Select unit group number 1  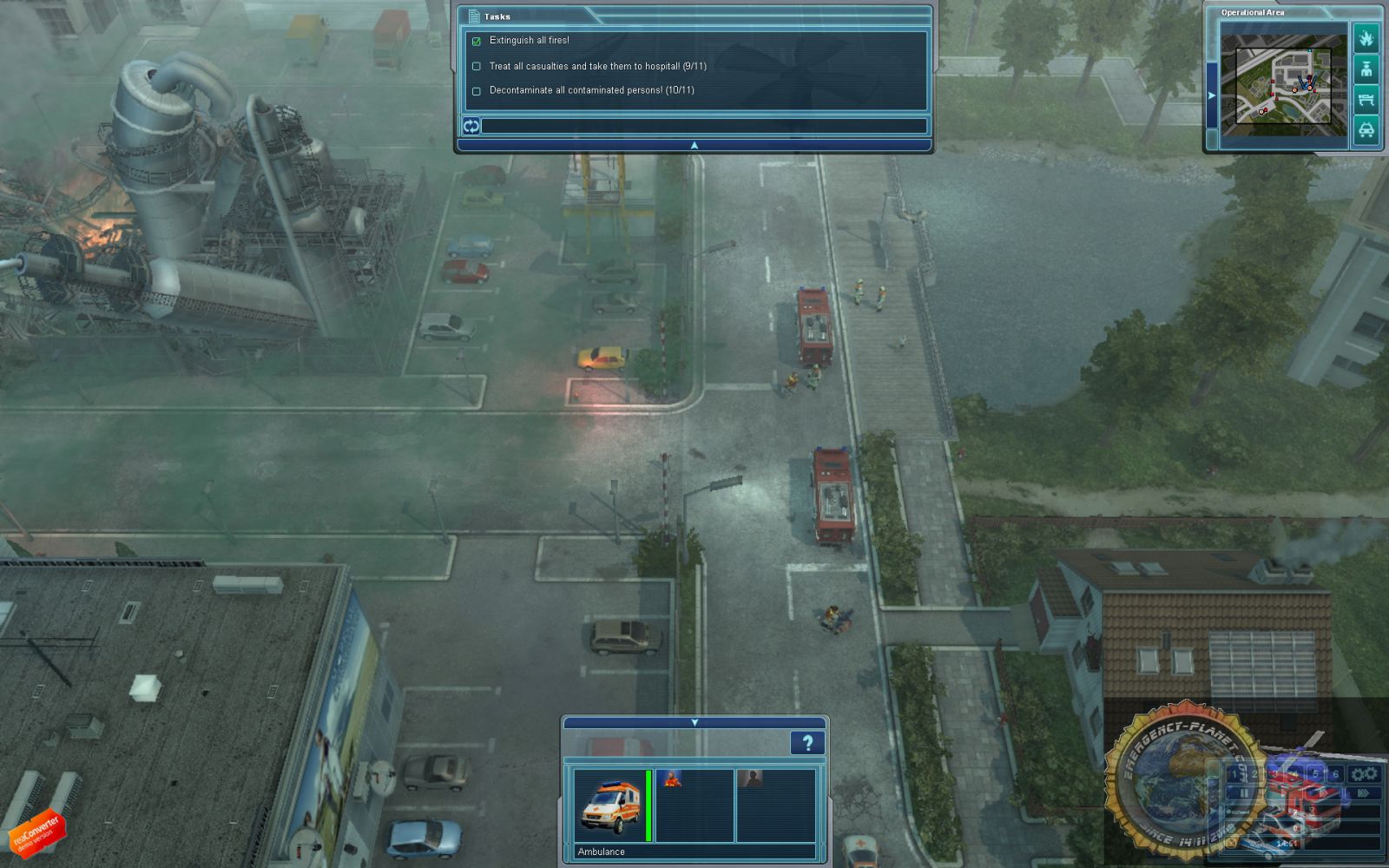tap(1234, 774)
